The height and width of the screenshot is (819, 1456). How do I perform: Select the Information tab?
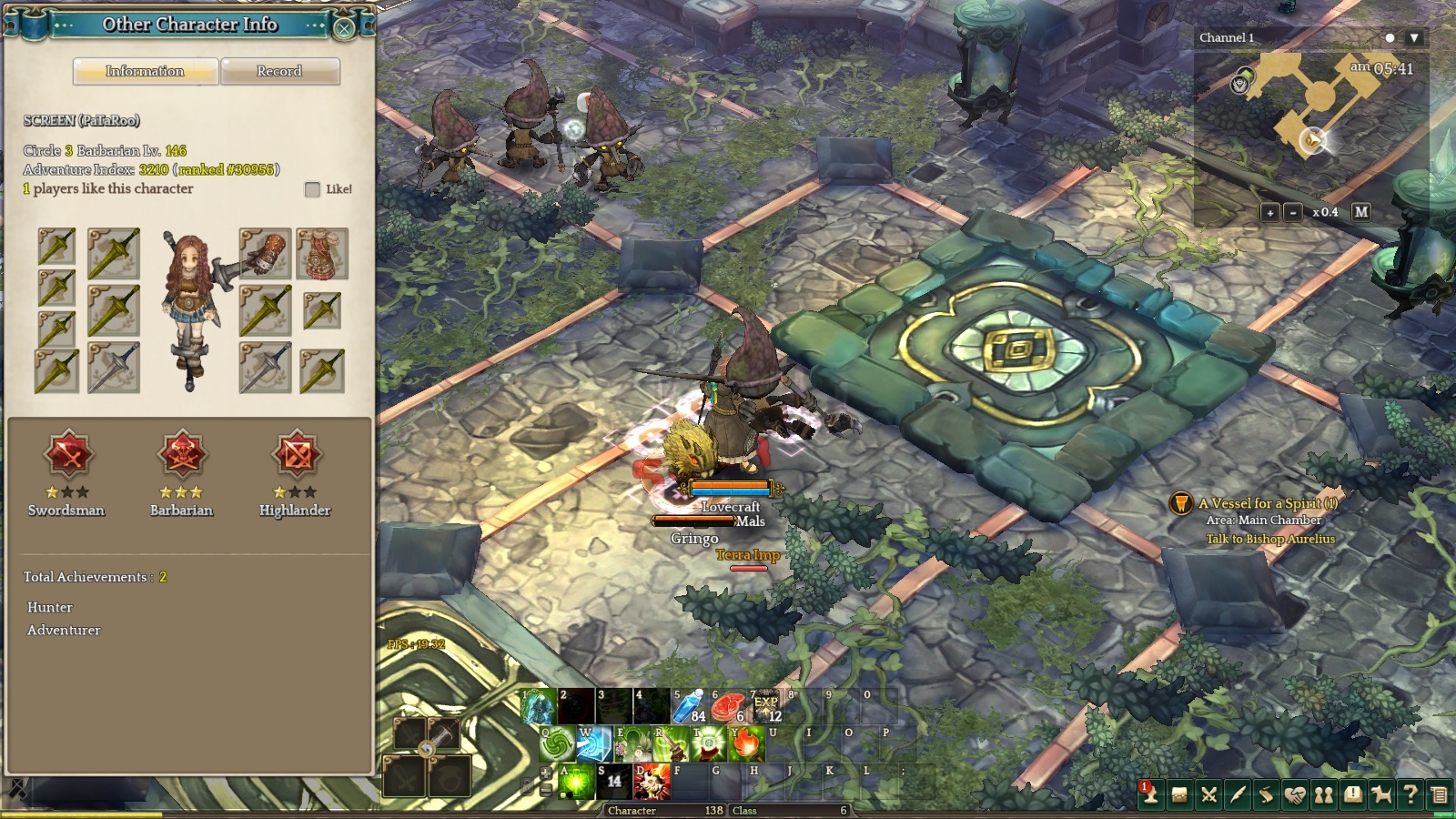tap(145, 71)
